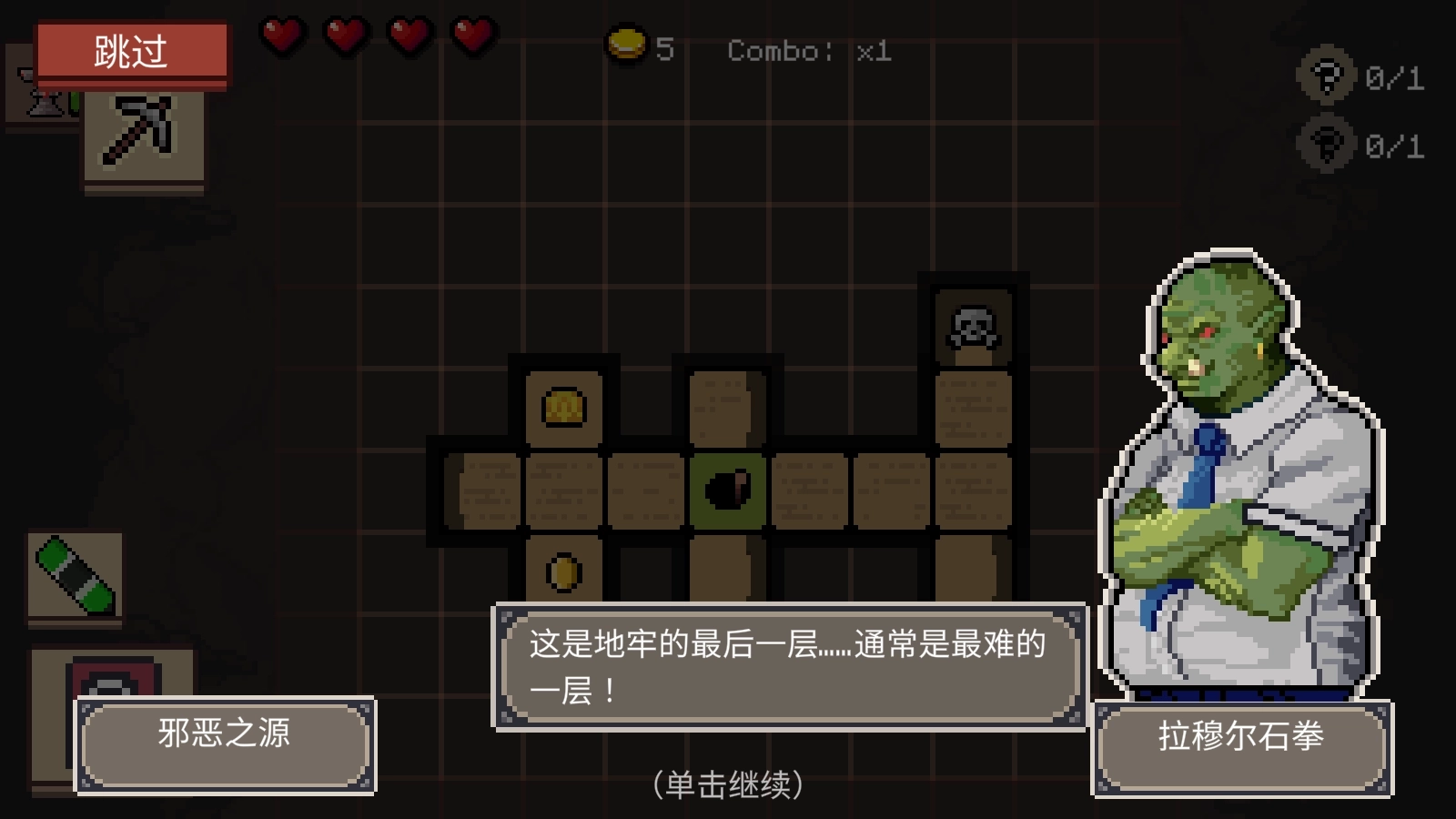This screenshot has height=819, width=1456.
Task: Click the first gem objective icon showing 0/1
Action: point(1327,77)
